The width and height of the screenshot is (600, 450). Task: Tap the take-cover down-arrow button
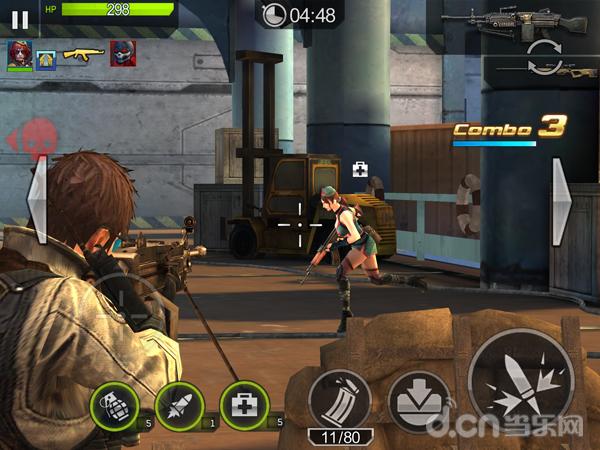[x=418, y=402]
